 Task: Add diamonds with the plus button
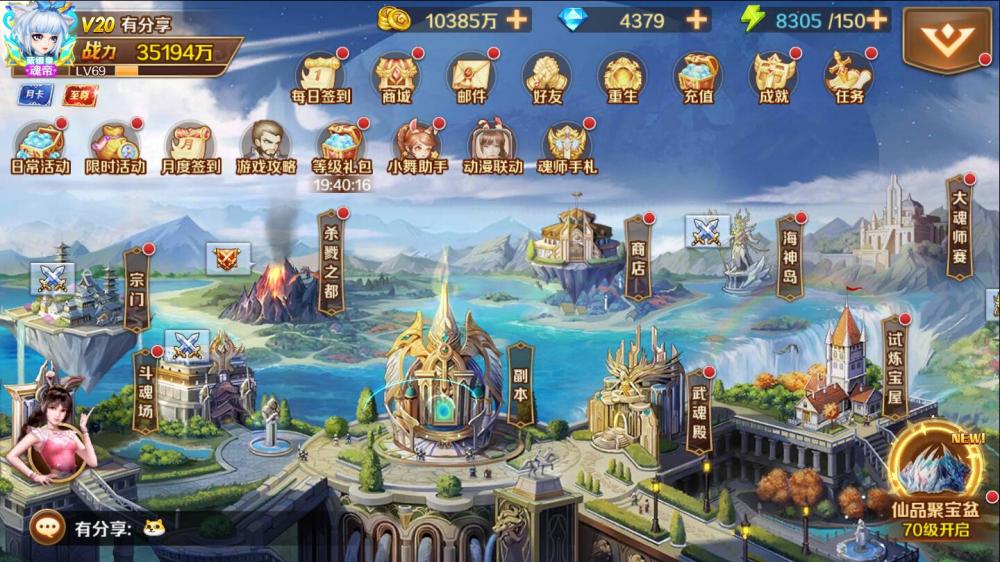pos(696,19)
